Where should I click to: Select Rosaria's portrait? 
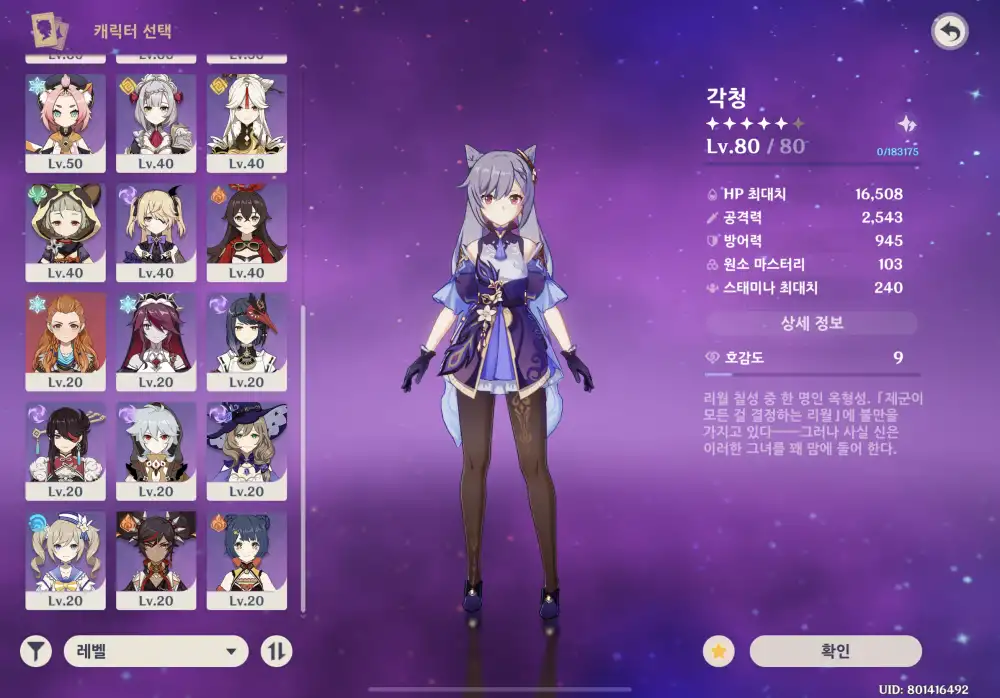point(156,337)
